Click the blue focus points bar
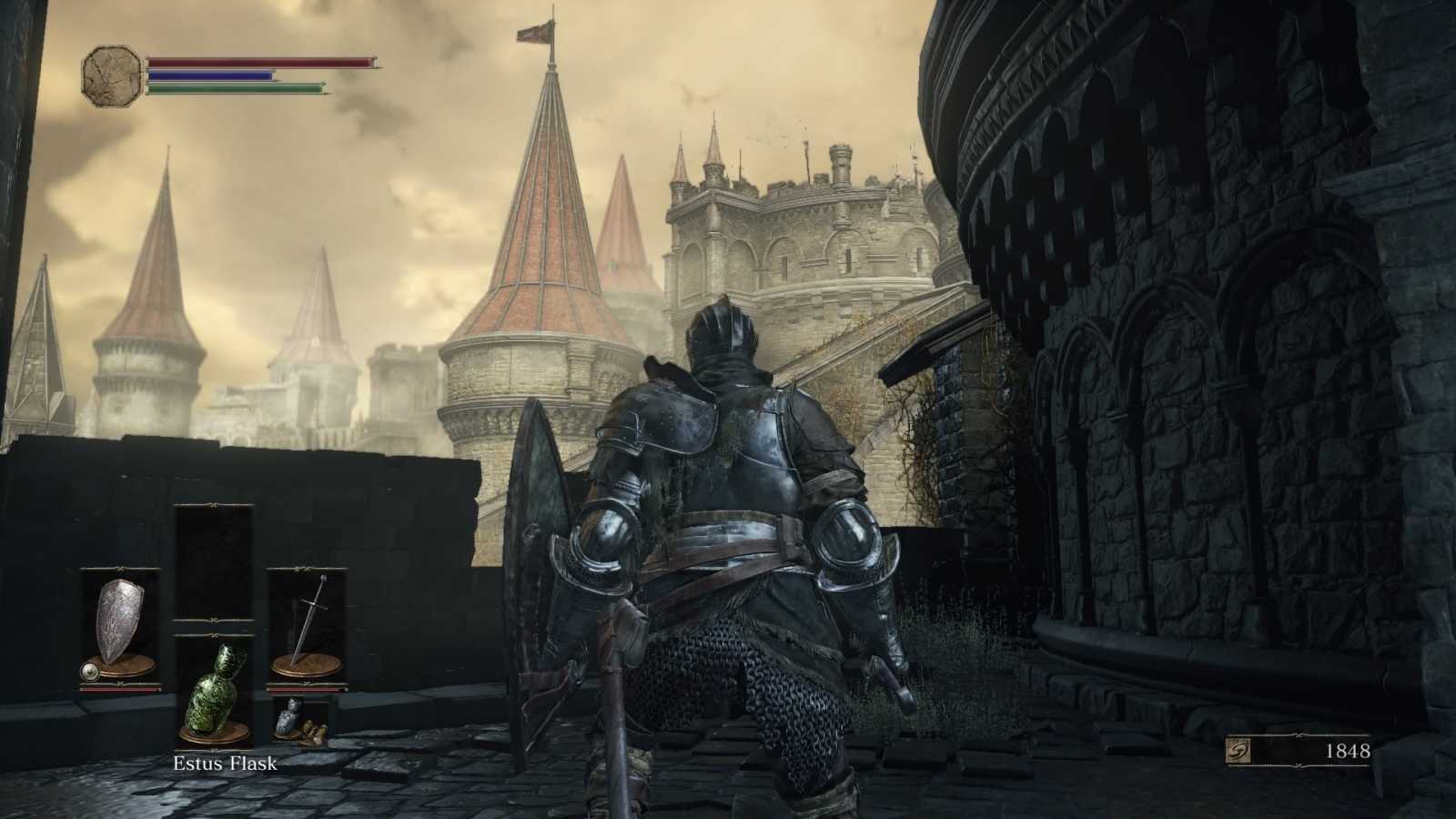1456x819 pixels. 209,75
